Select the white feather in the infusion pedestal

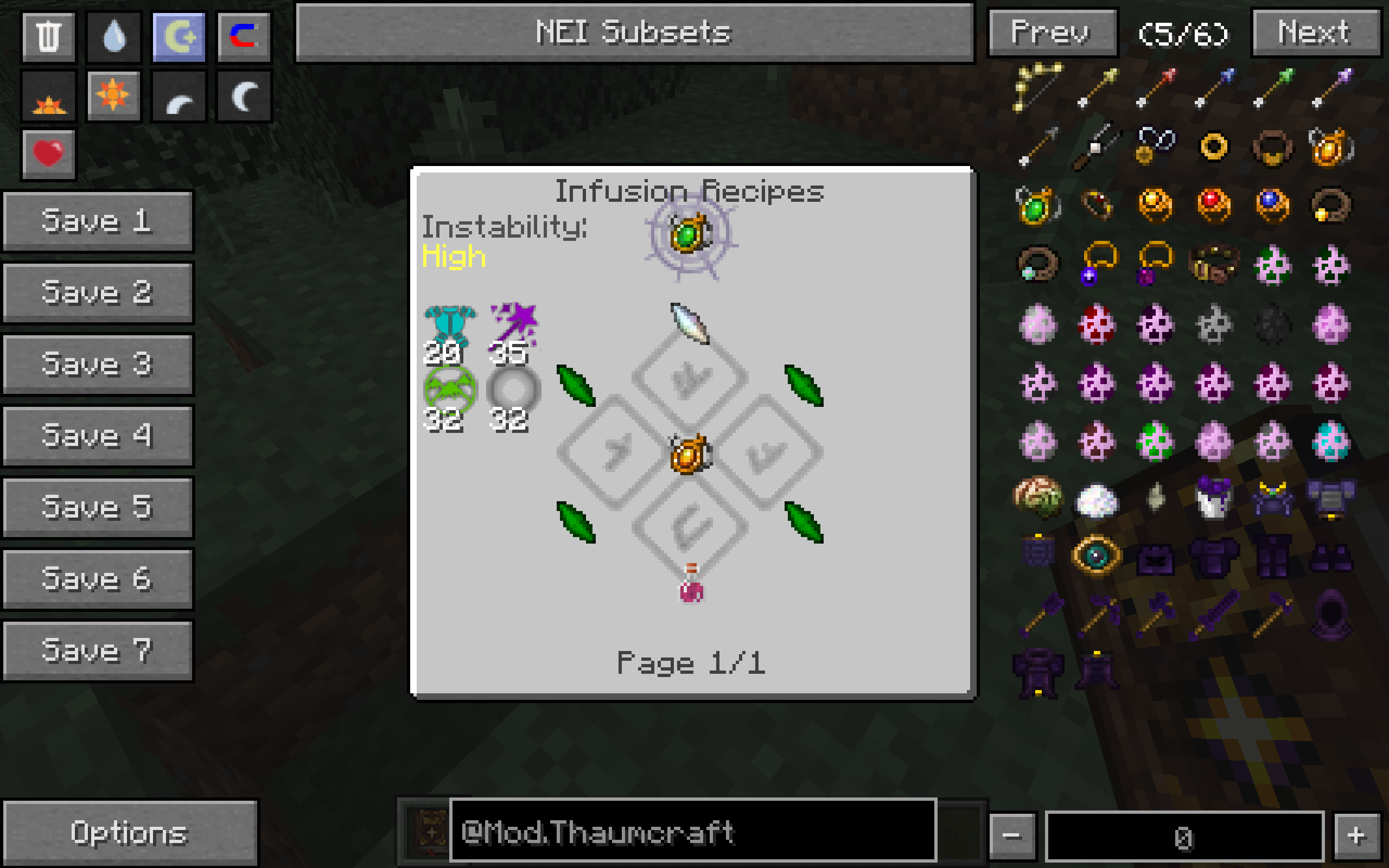point(689,324)
